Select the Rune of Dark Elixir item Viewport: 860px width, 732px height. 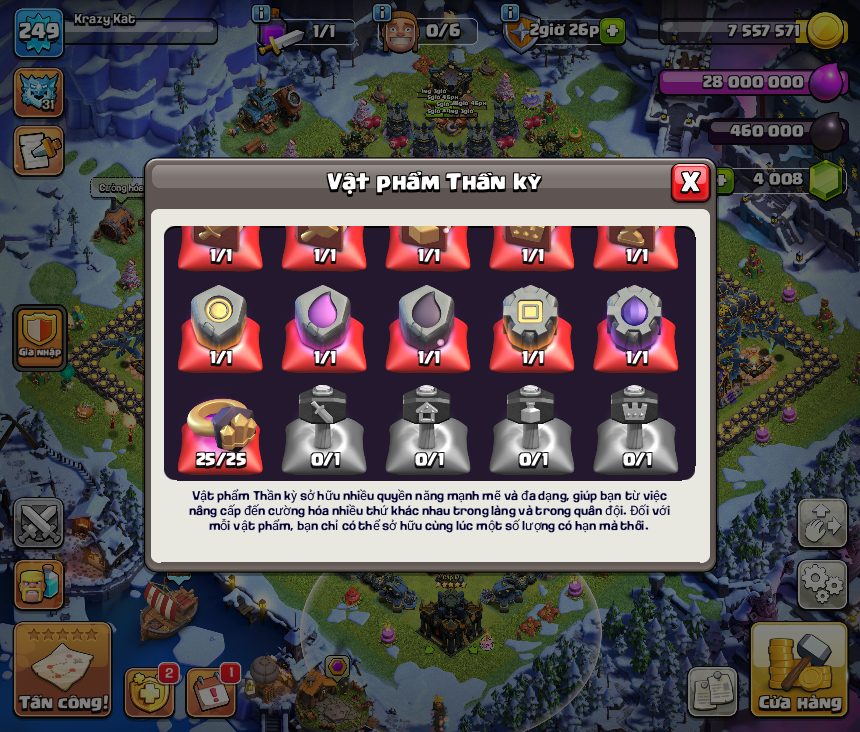tap(428, 327)
